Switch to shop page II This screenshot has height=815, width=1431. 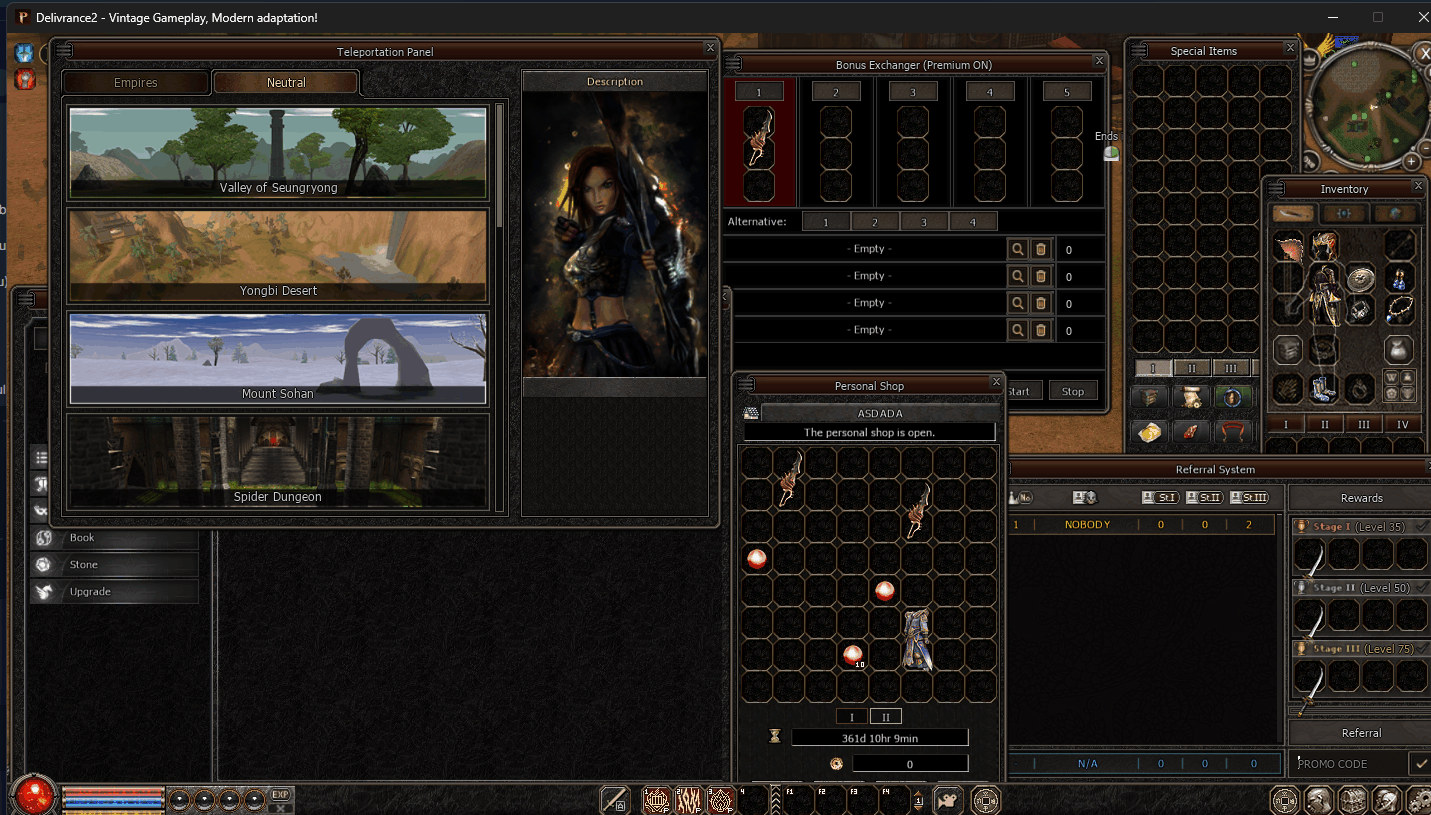885,717
